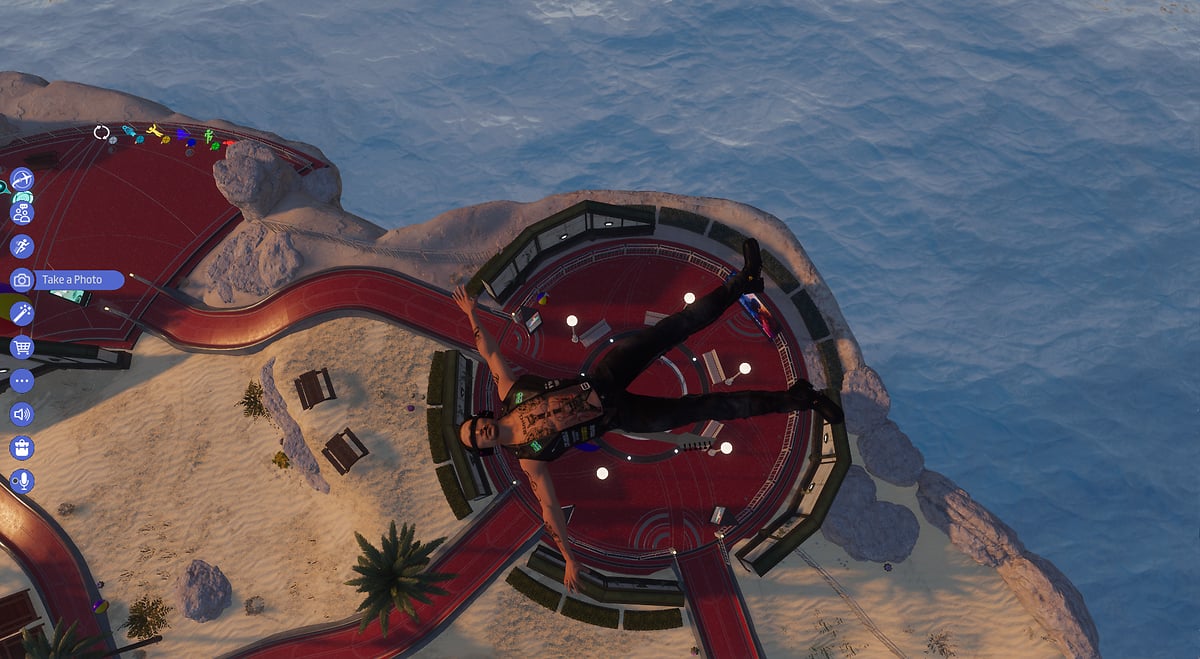Take a photo with the camera button

click(22, 280)
